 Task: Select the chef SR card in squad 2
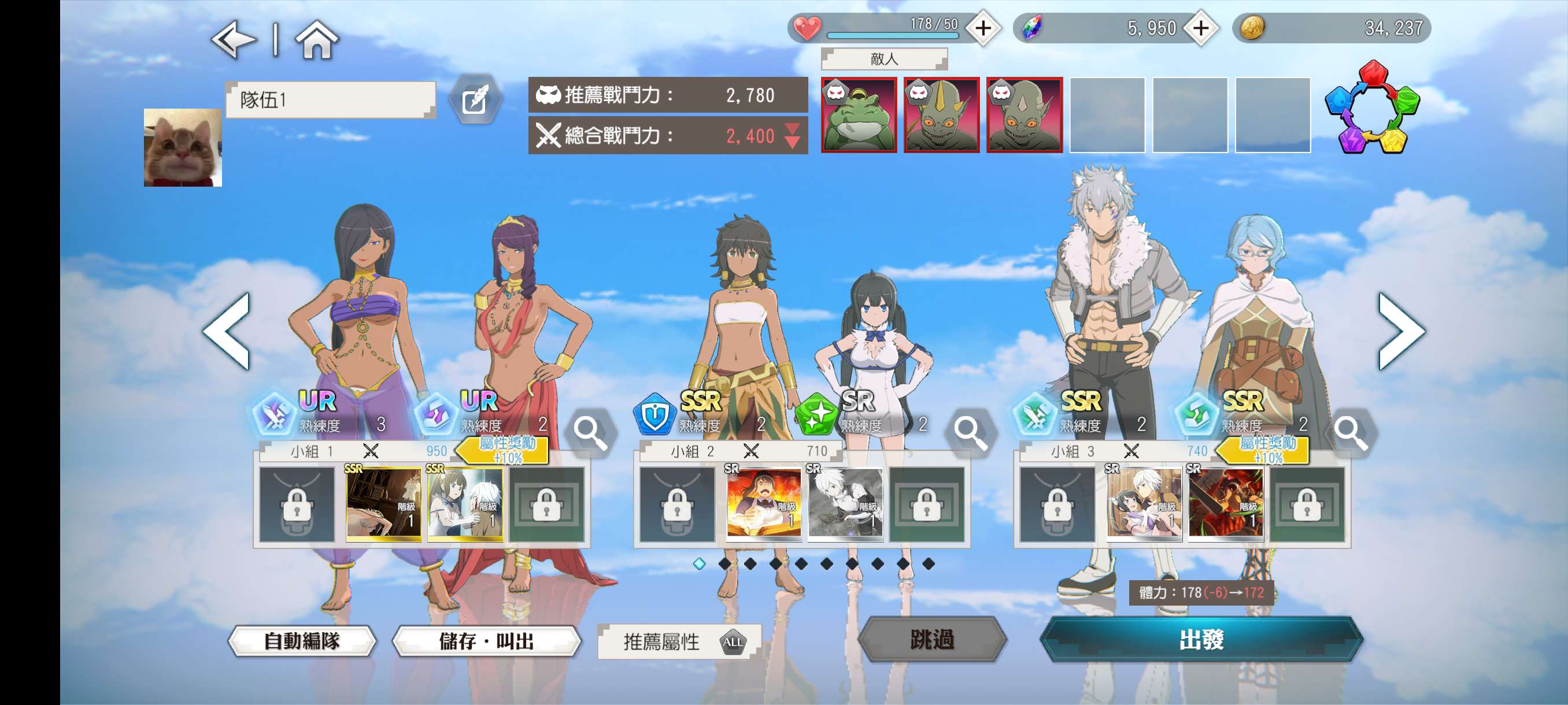tap(763, 504)
